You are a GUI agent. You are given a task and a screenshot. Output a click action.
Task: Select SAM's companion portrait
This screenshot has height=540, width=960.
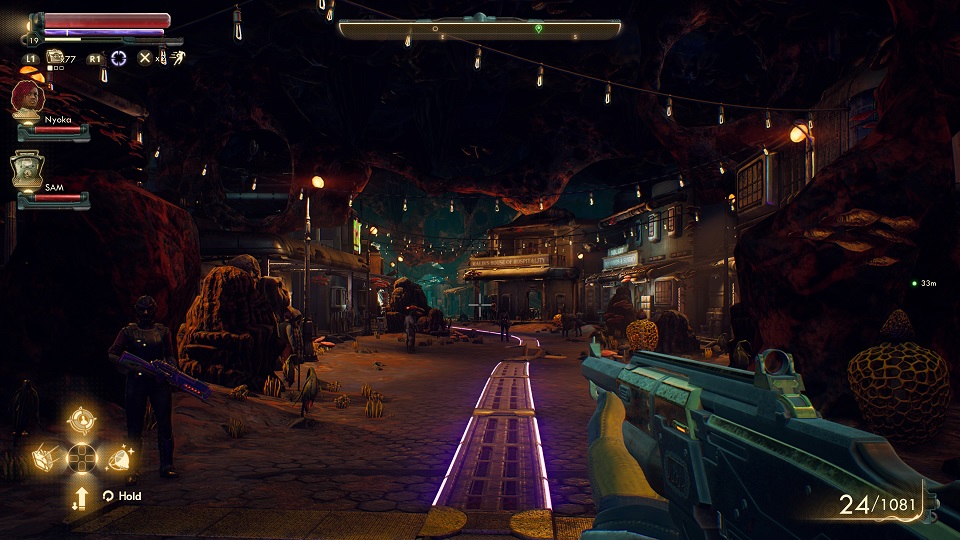coord(27,170)
